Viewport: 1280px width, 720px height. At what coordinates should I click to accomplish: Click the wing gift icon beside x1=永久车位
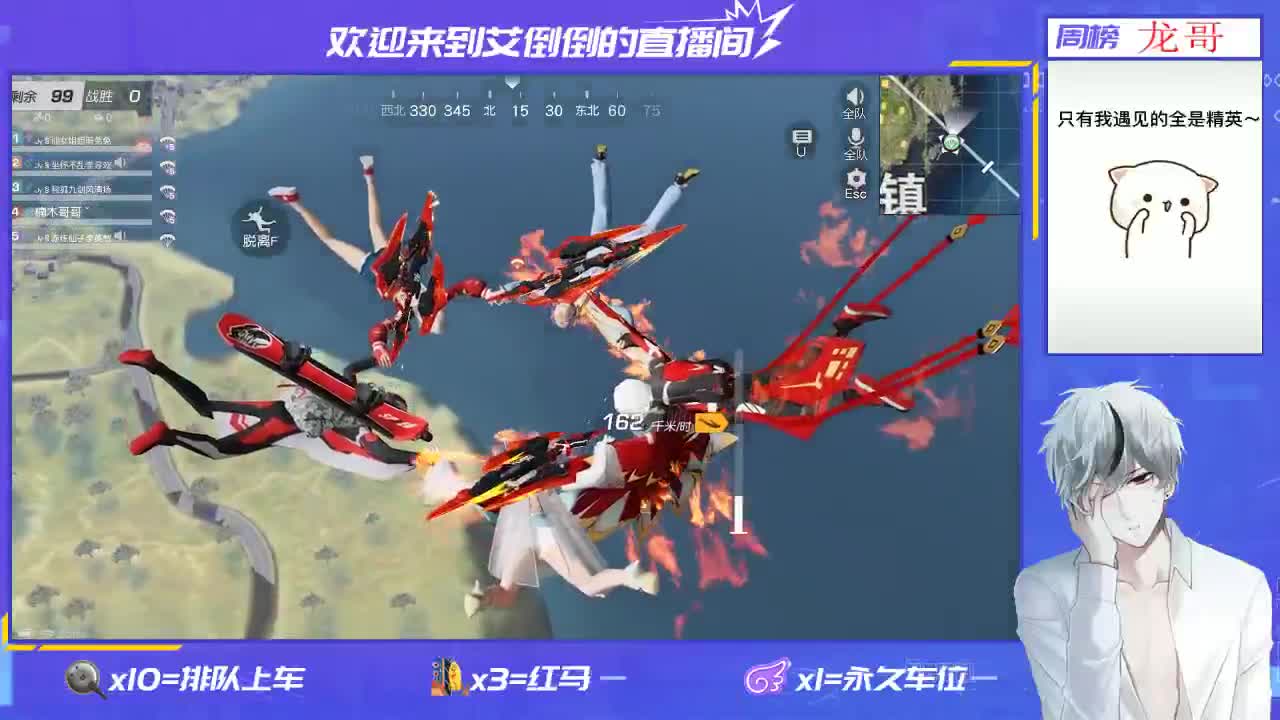[766, 676]
